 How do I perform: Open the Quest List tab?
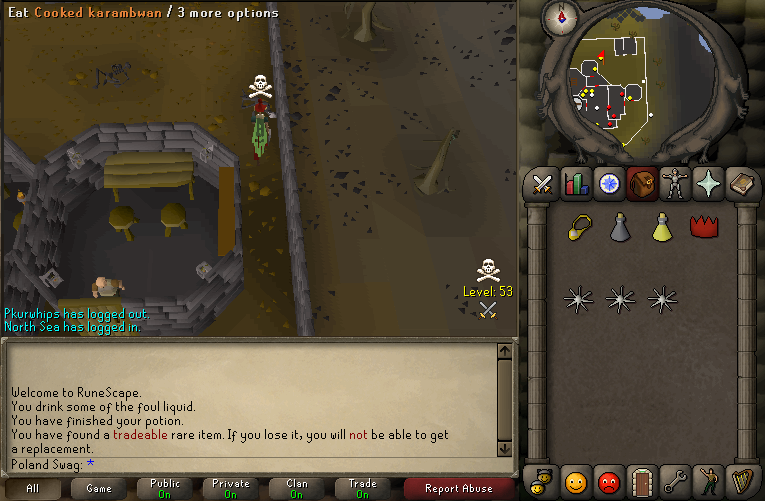[x=608, y=185]
